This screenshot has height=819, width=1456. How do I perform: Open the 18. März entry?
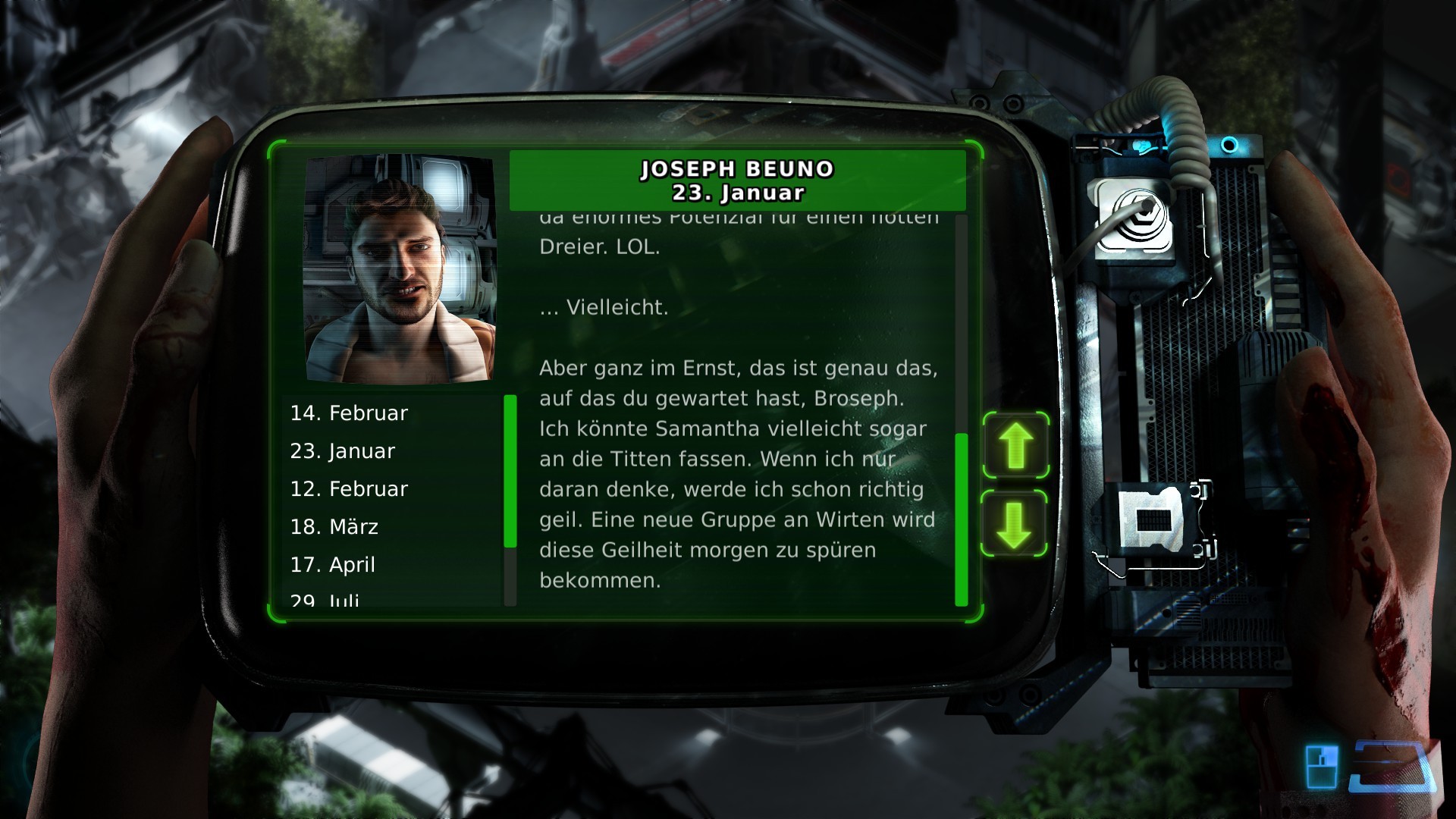334,527
